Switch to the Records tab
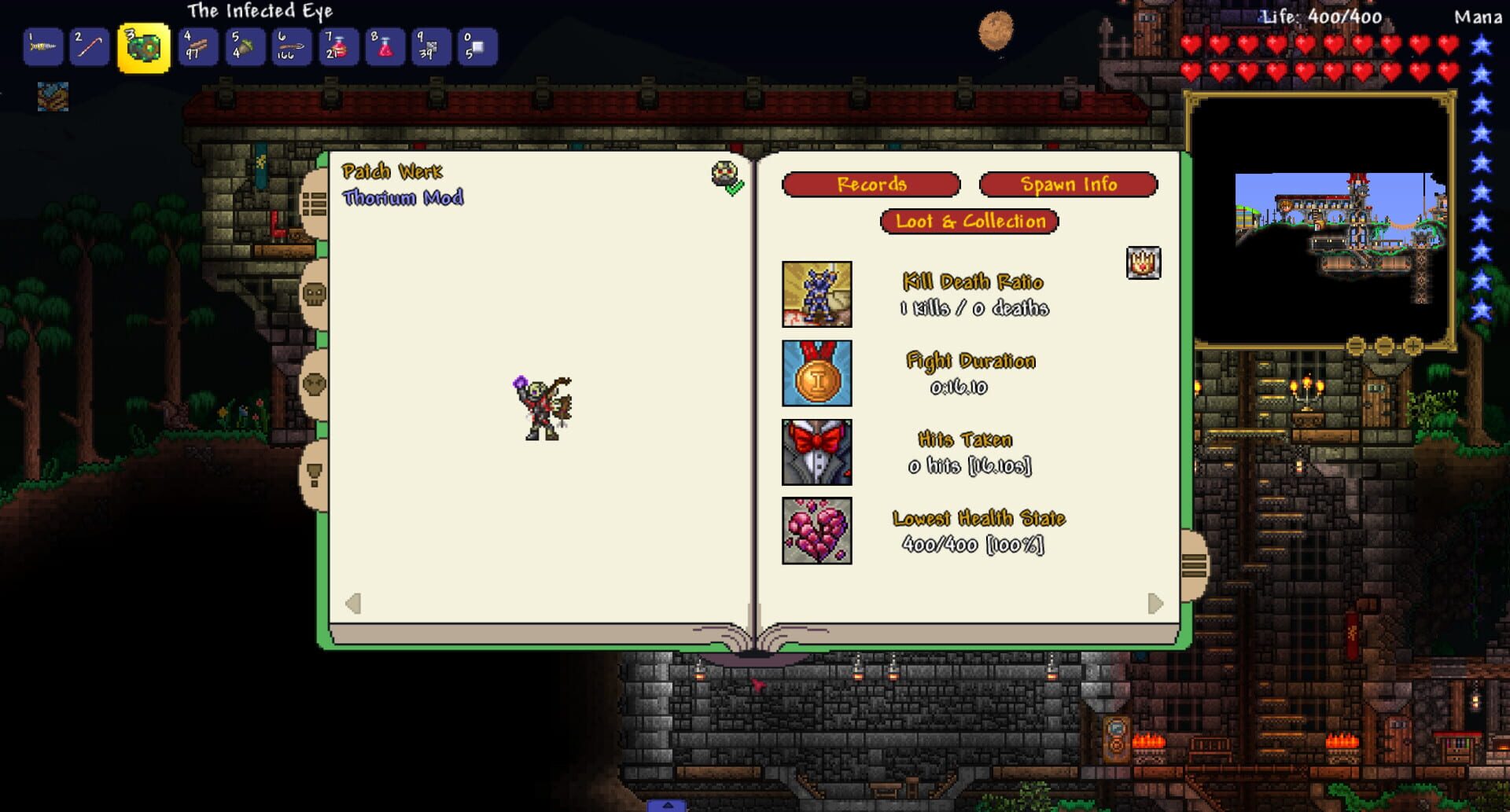 pyautogui.click(x=871, y=185)
